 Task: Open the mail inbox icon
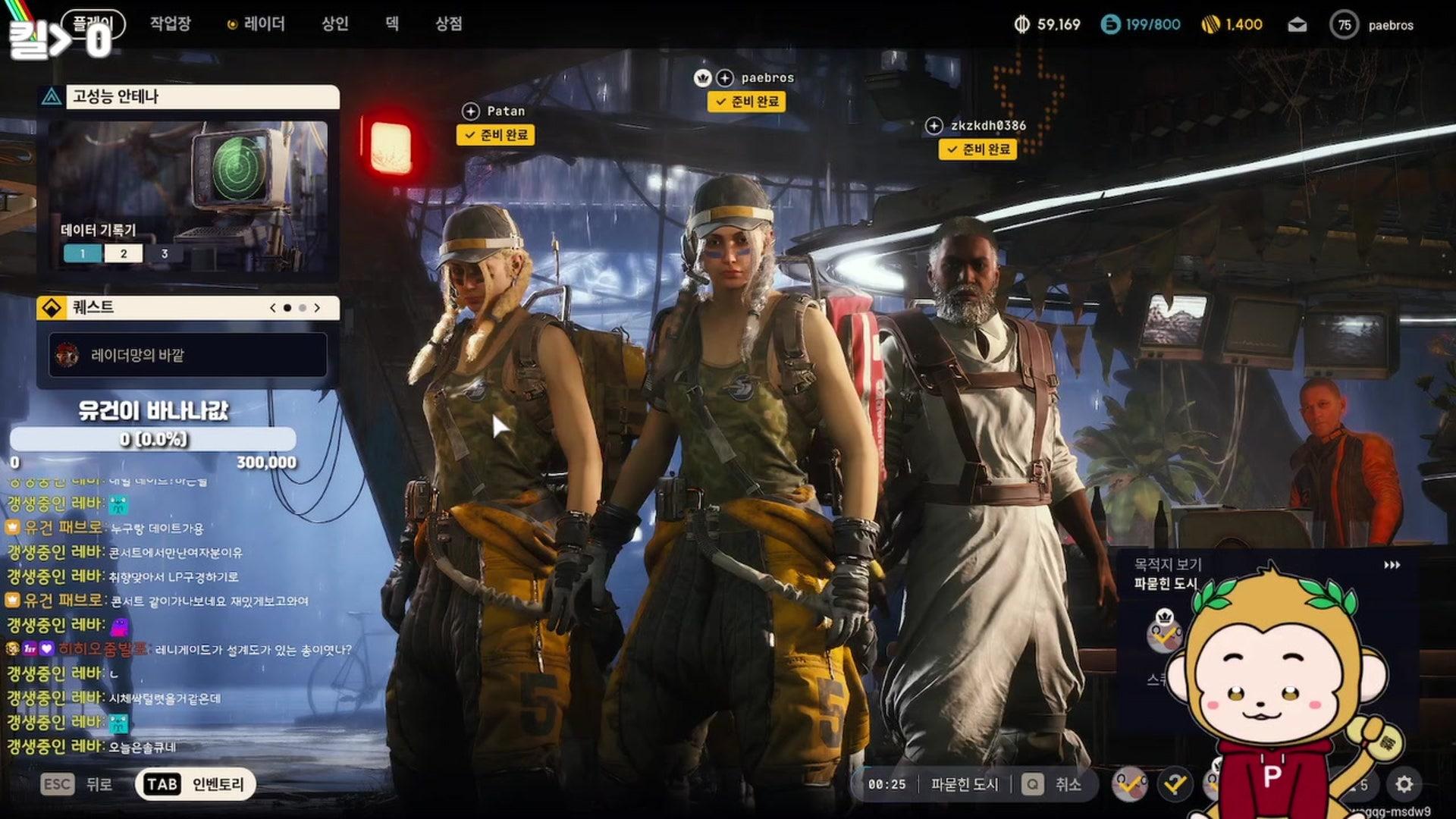[x=1297, y=25]
